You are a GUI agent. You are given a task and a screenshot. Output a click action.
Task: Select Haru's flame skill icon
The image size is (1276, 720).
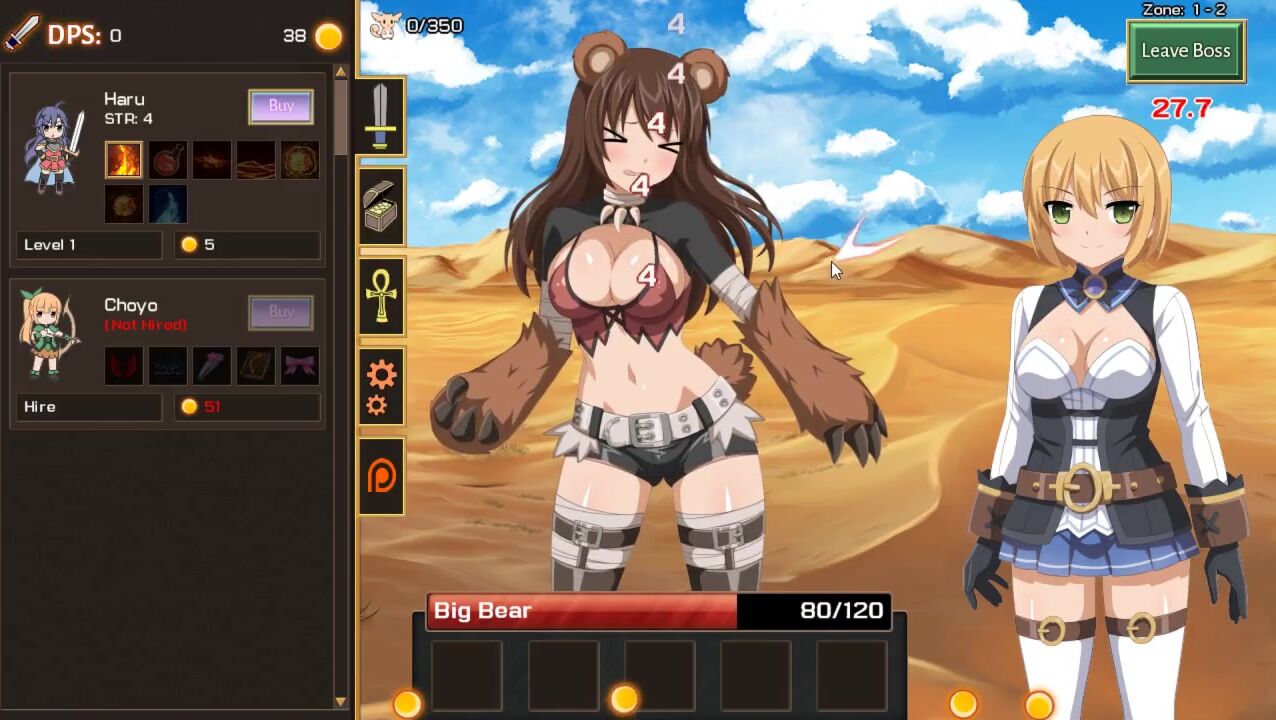tap(124, 160)
